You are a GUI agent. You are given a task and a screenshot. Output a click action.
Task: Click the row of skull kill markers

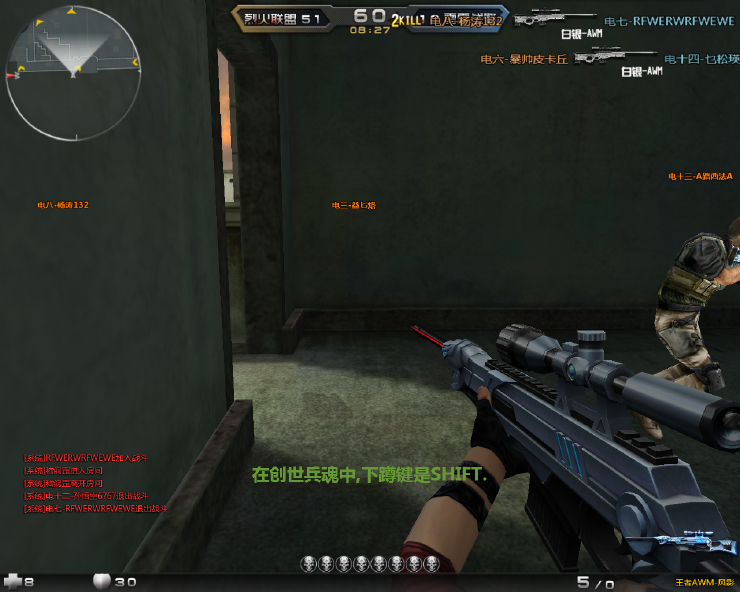click(370, 565)
